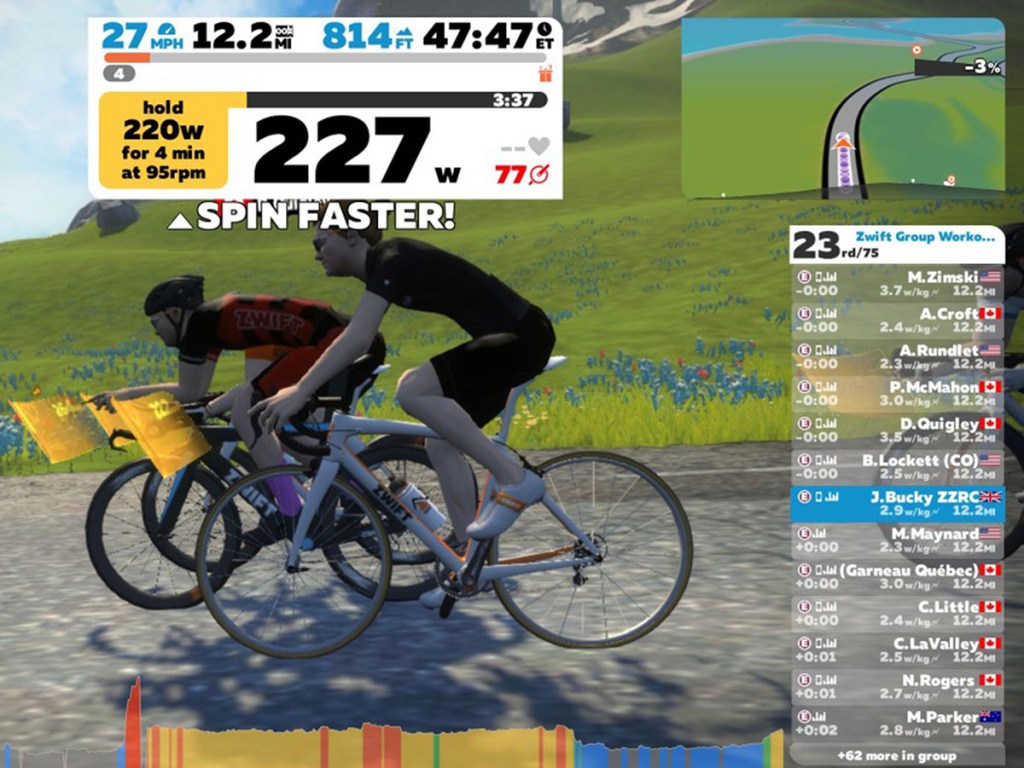Select rider M.Zimski in the list
The width and height of the screenshot is (1024, 768).
pos(897,283)
